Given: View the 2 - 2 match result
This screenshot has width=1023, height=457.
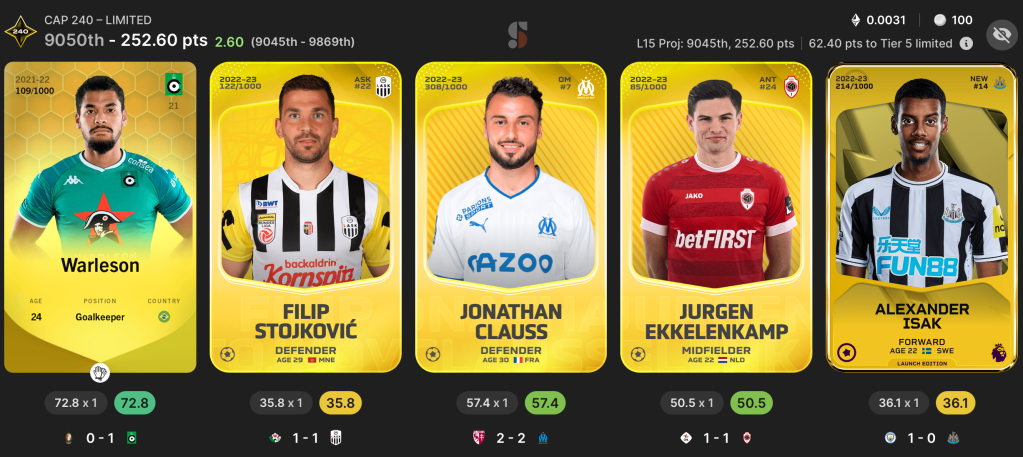Looking at the screenshot, I should pyautogui.click(x=511, y=437).
